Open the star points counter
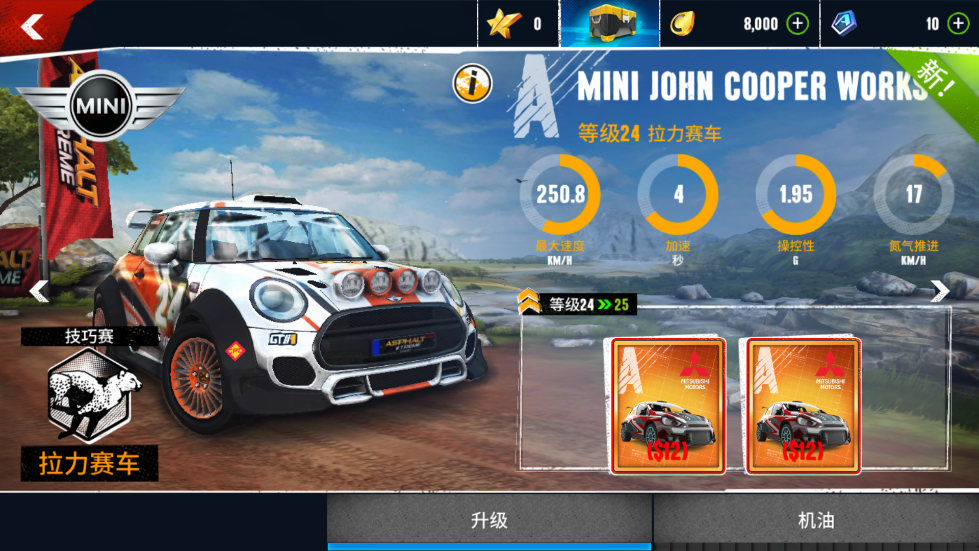 517,24
